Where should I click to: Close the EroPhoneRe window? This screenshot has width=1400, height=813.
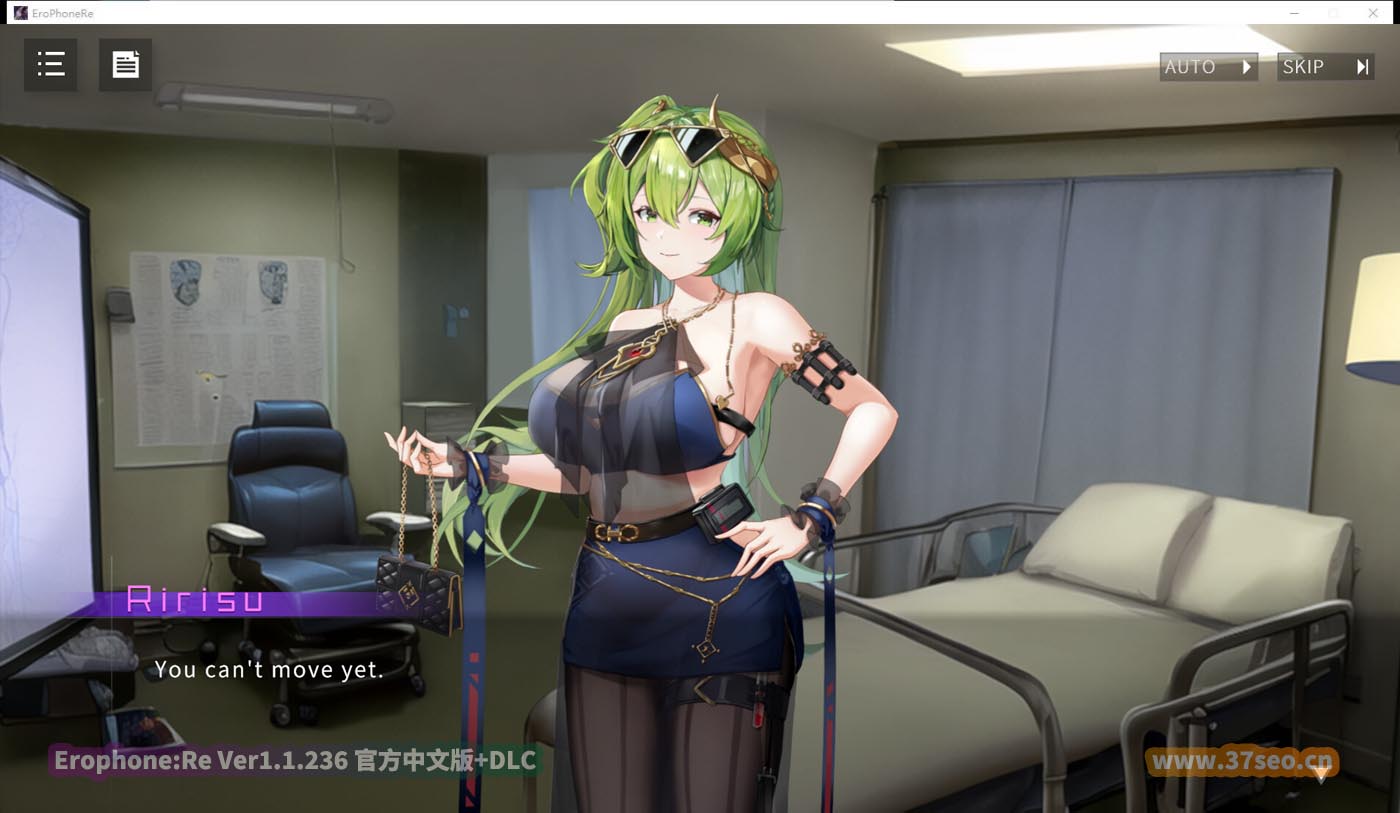(1373, 13)
